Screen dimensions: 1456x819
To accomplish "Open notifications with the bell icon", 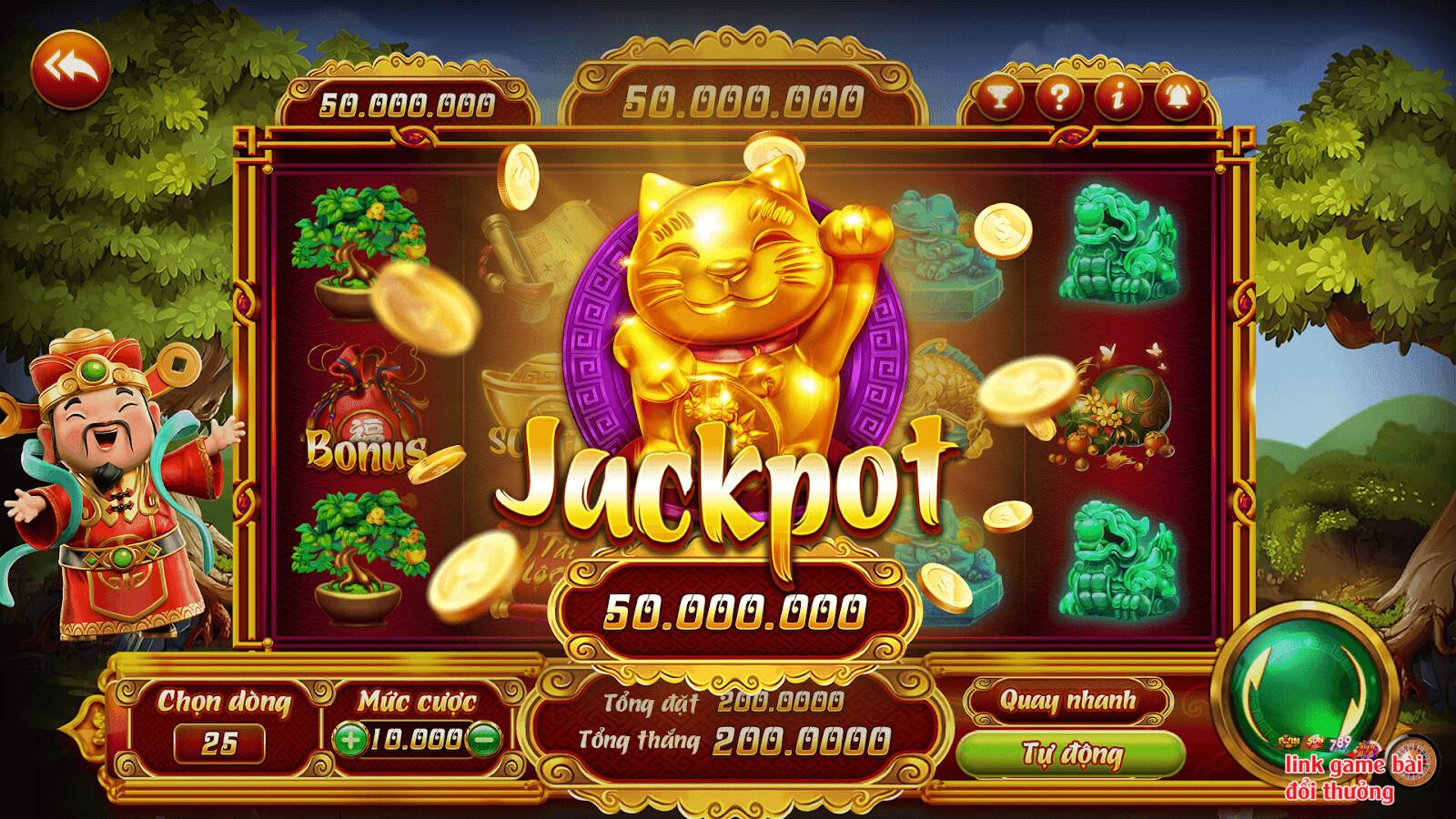I will pos(1178,100).
